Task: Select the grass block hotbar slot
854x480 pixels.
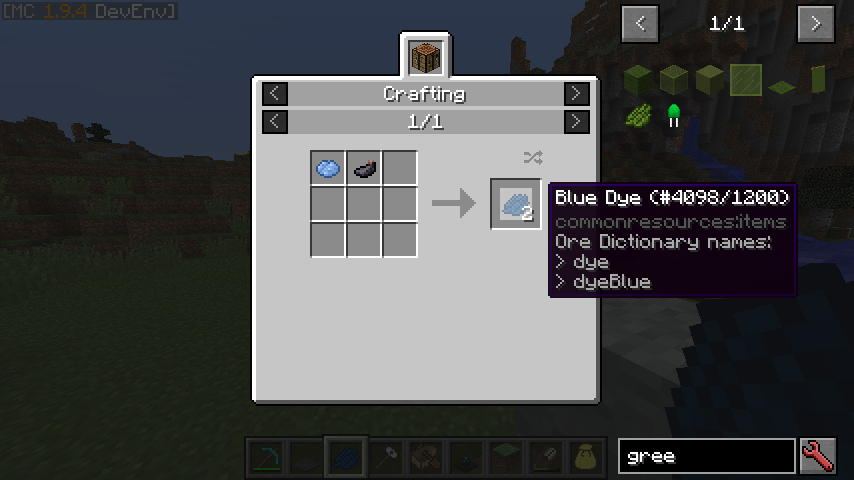Action: pyautogui.click(x=505, y=458)
